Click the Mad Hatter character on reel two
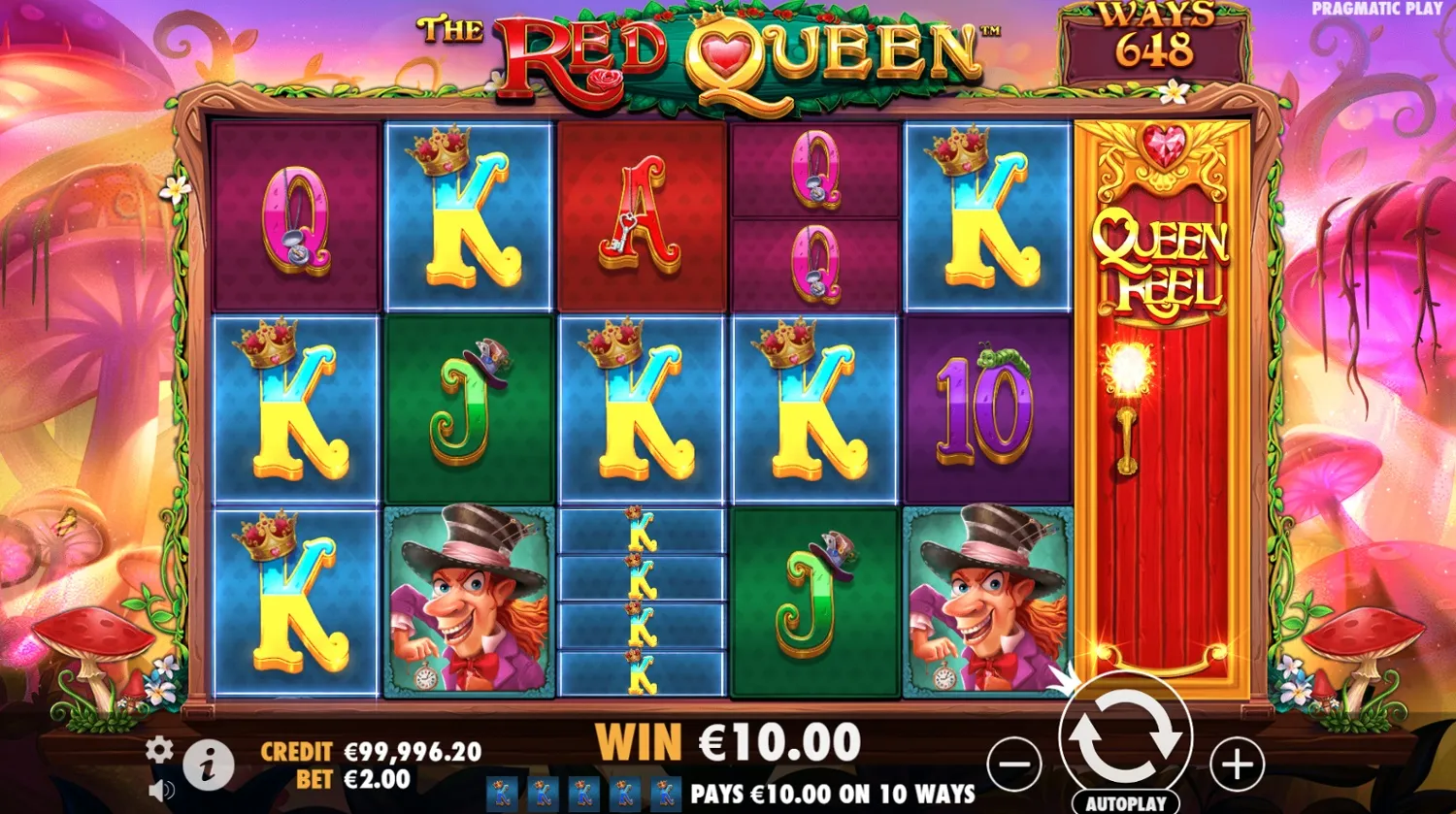Screen dimensions: 1456x814 (x=466, y=602)
